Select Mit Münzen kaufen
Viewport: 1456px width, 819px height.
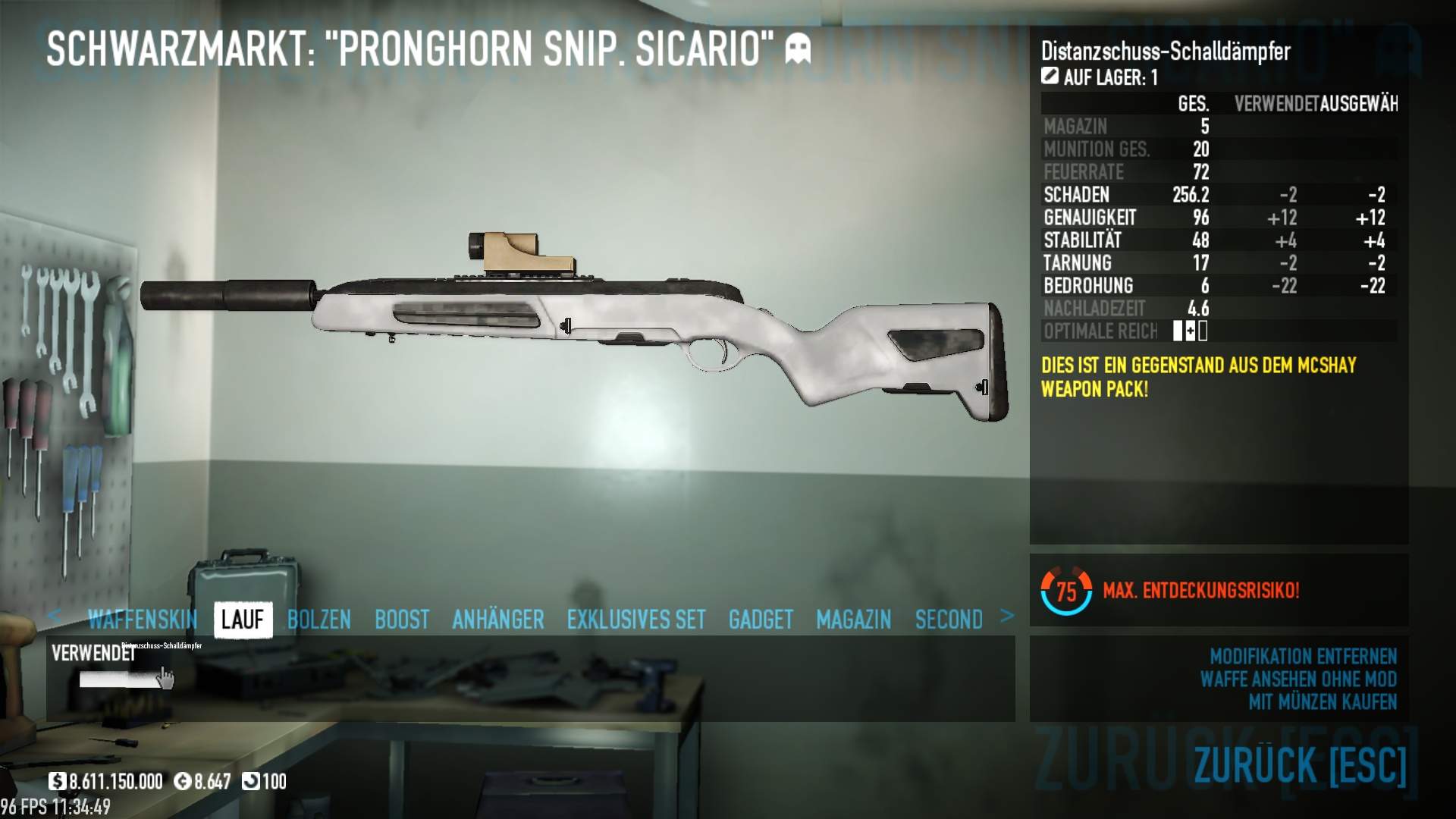pos(1323,702)
